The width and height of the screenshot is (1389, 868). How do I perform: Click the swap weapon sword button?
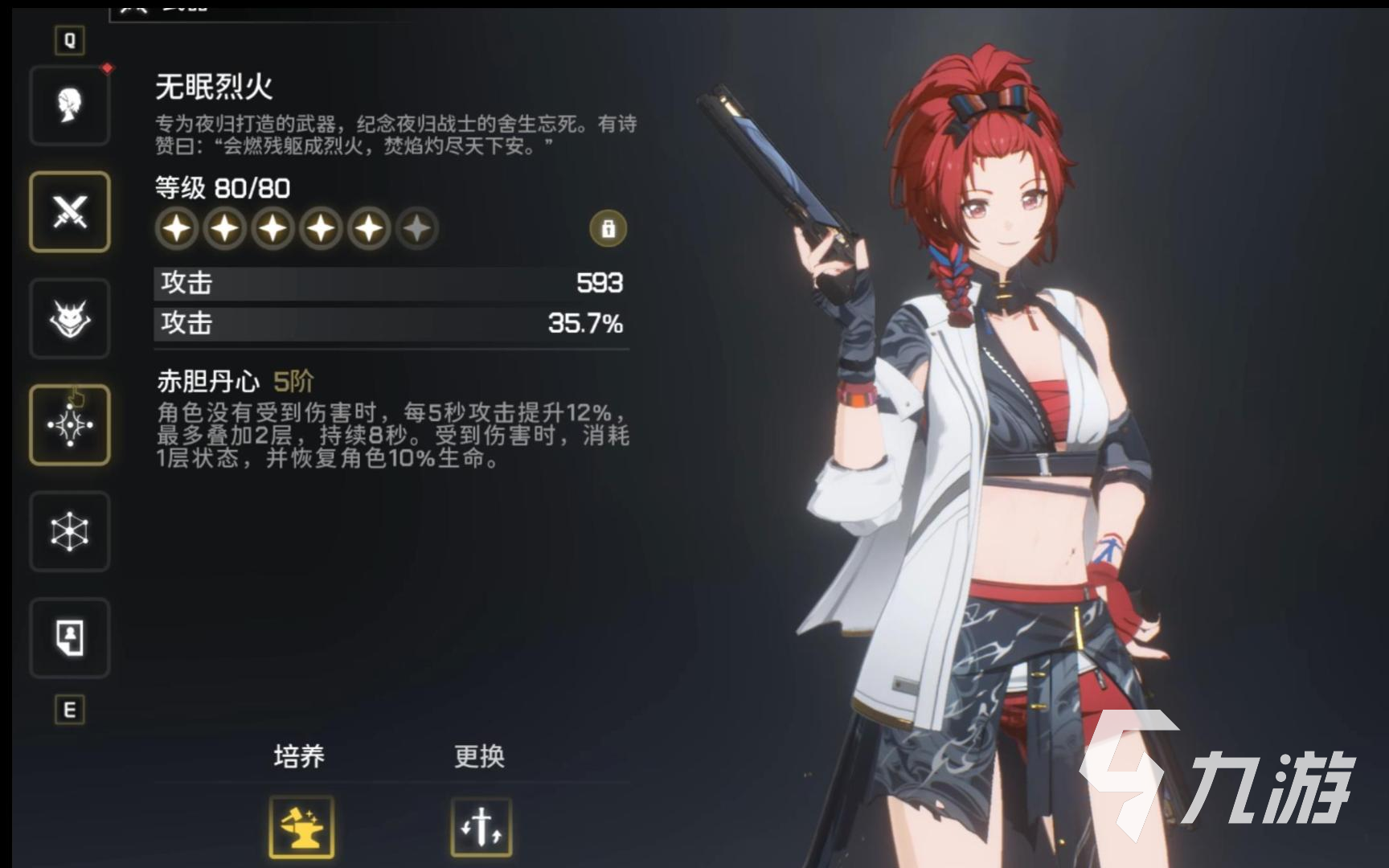[481, 827]
